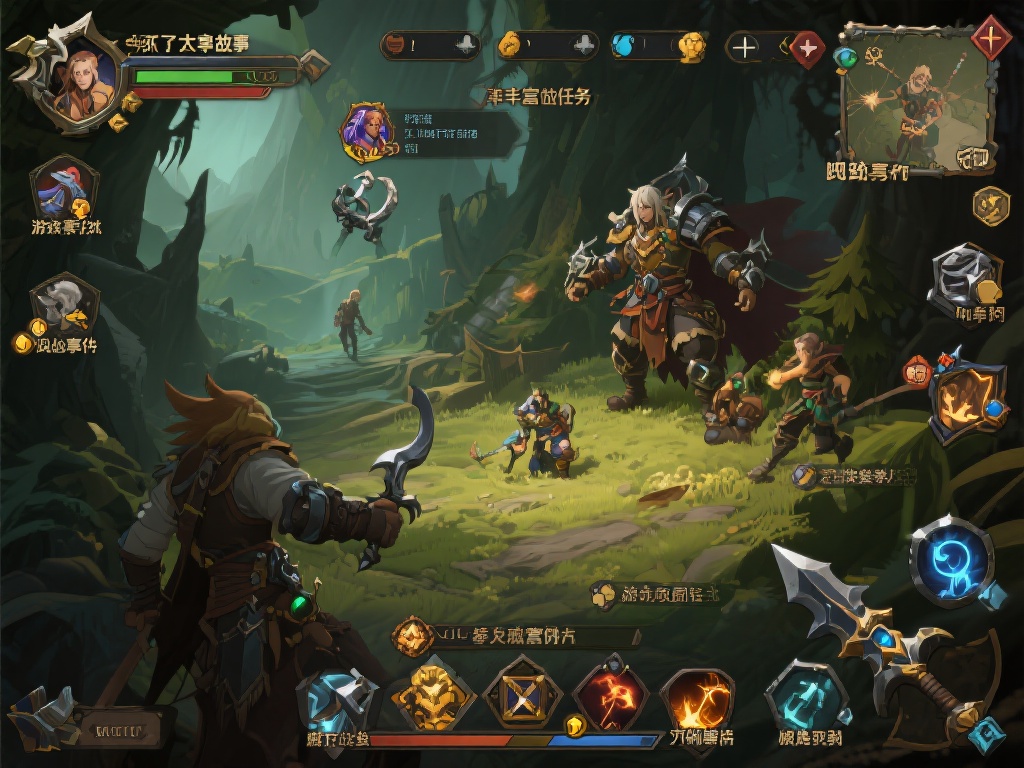Screen dimensions: 1024x768
Task: Click the white plus circle button
Action: tap(744, 47)
